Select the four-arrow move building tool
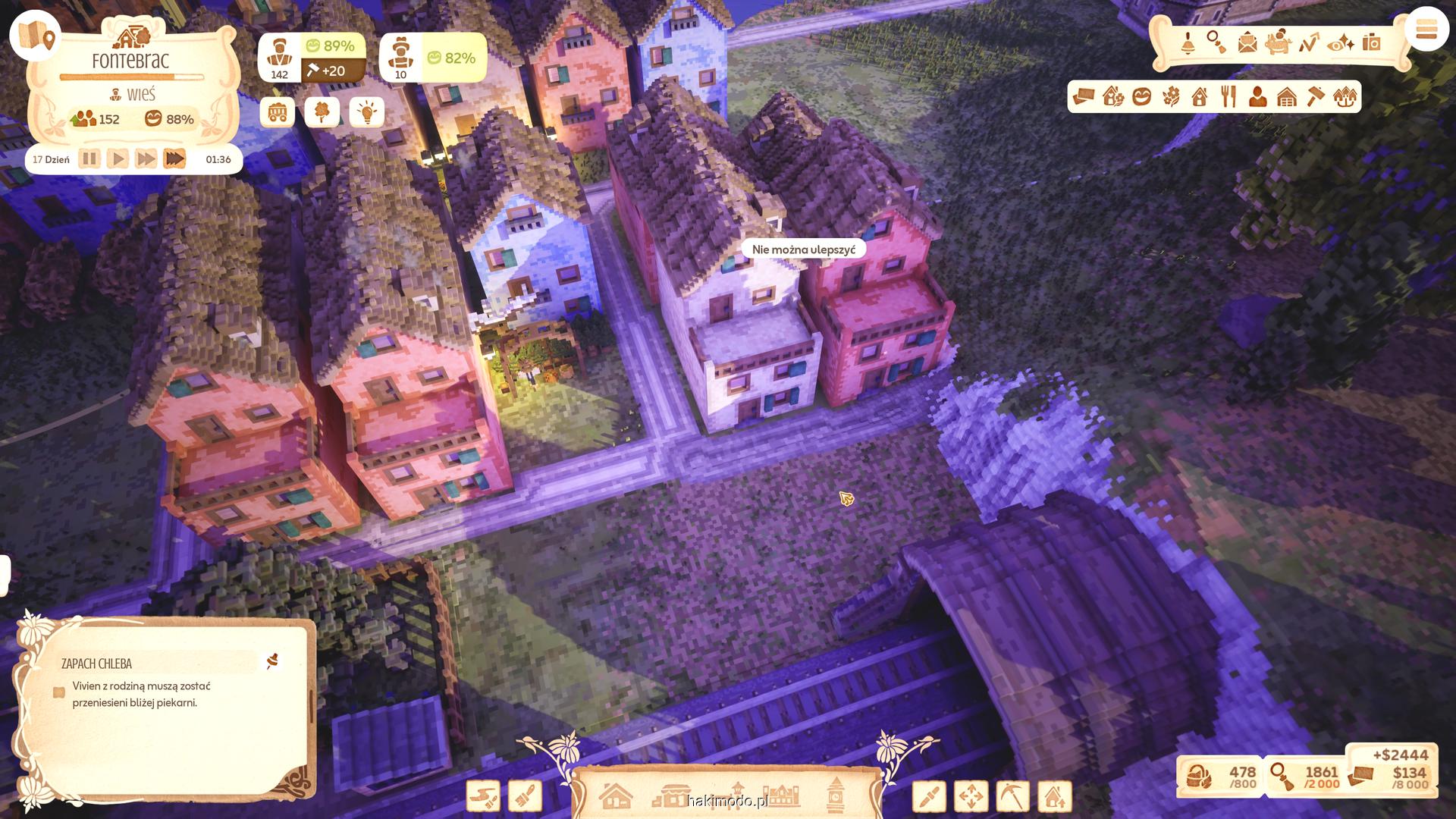1456x819 pixels. [x=971, y=797]
